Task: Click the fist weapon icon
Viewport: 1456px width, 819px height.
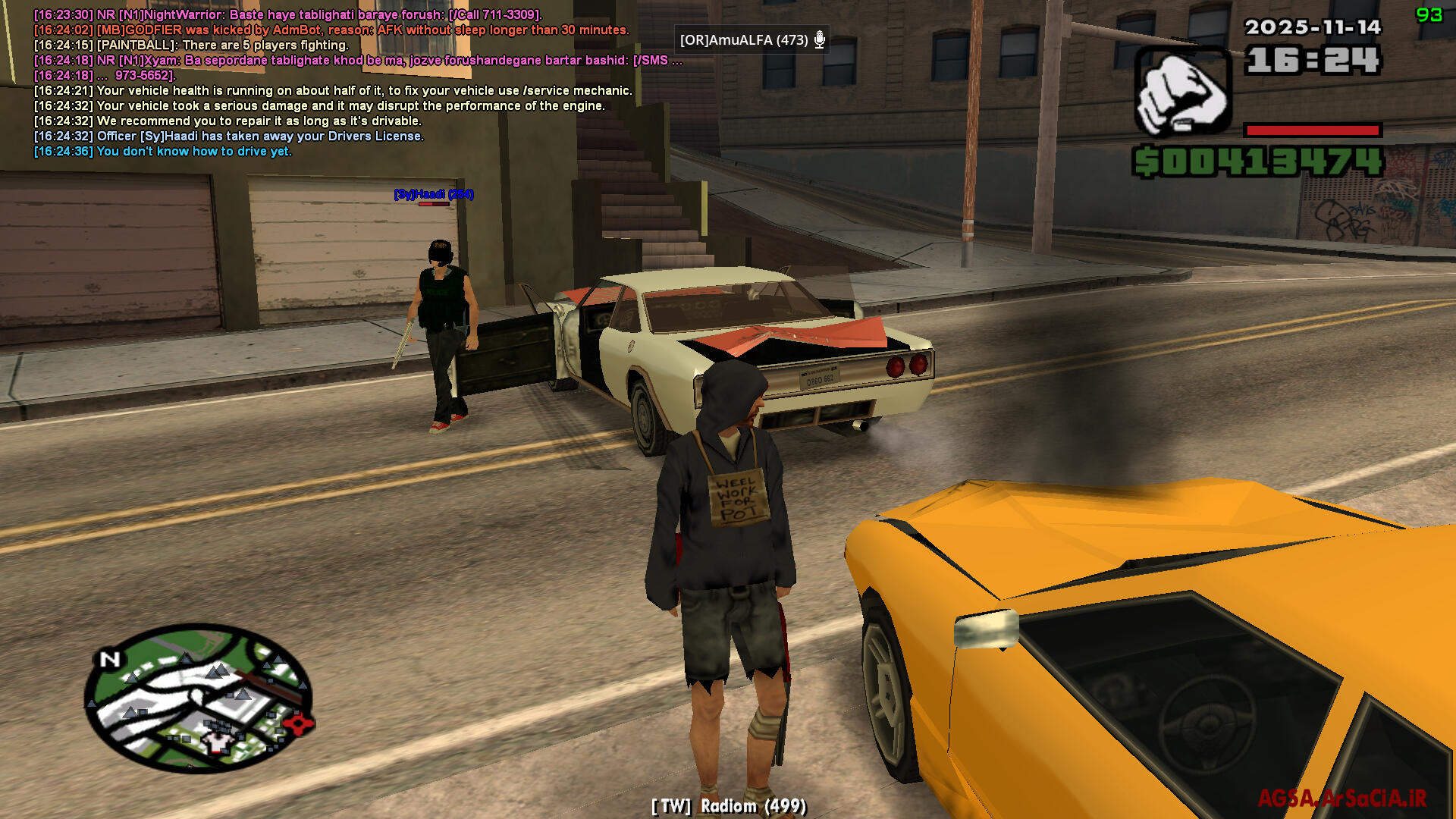Action: 1182,91
